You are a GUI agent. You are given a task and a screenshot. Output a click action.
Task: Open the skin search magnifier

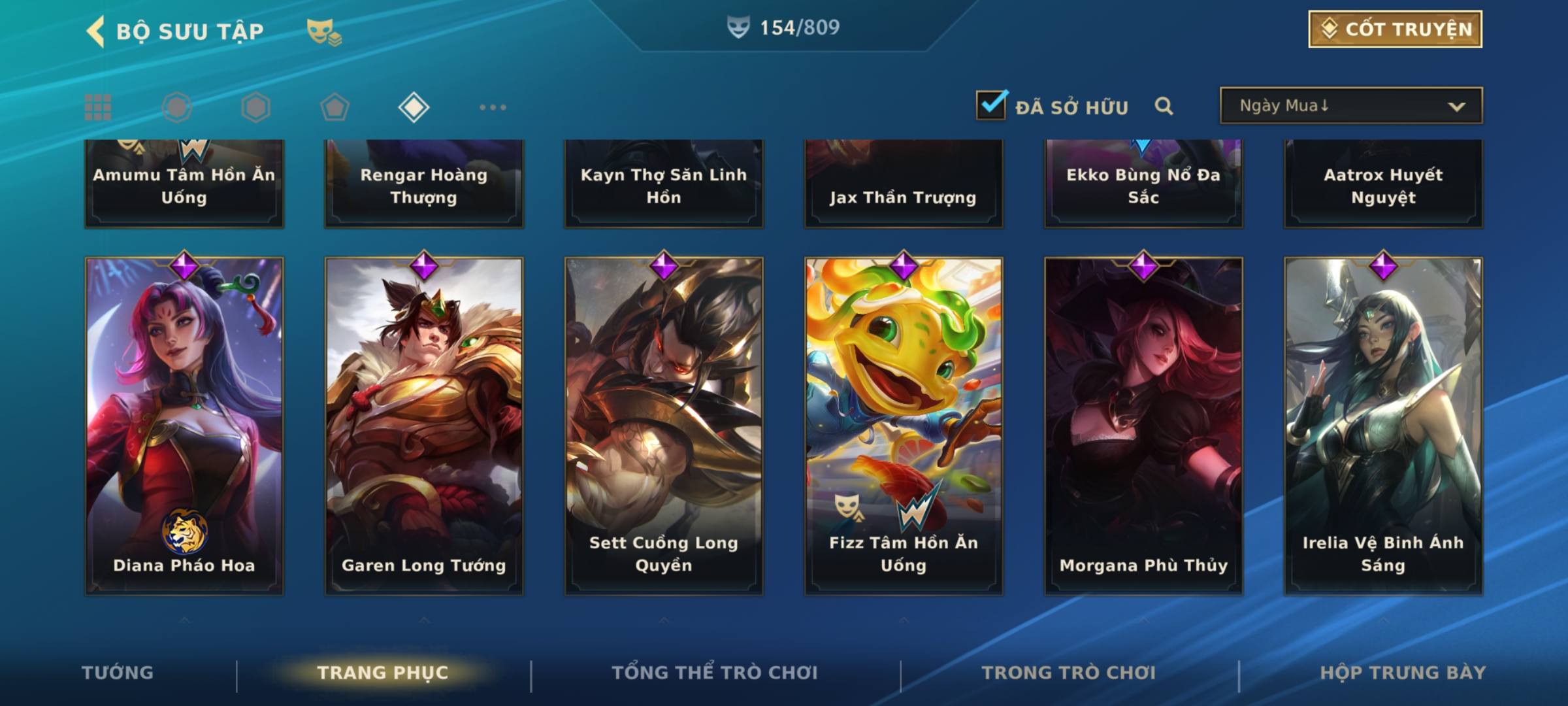click(1164, 106)
